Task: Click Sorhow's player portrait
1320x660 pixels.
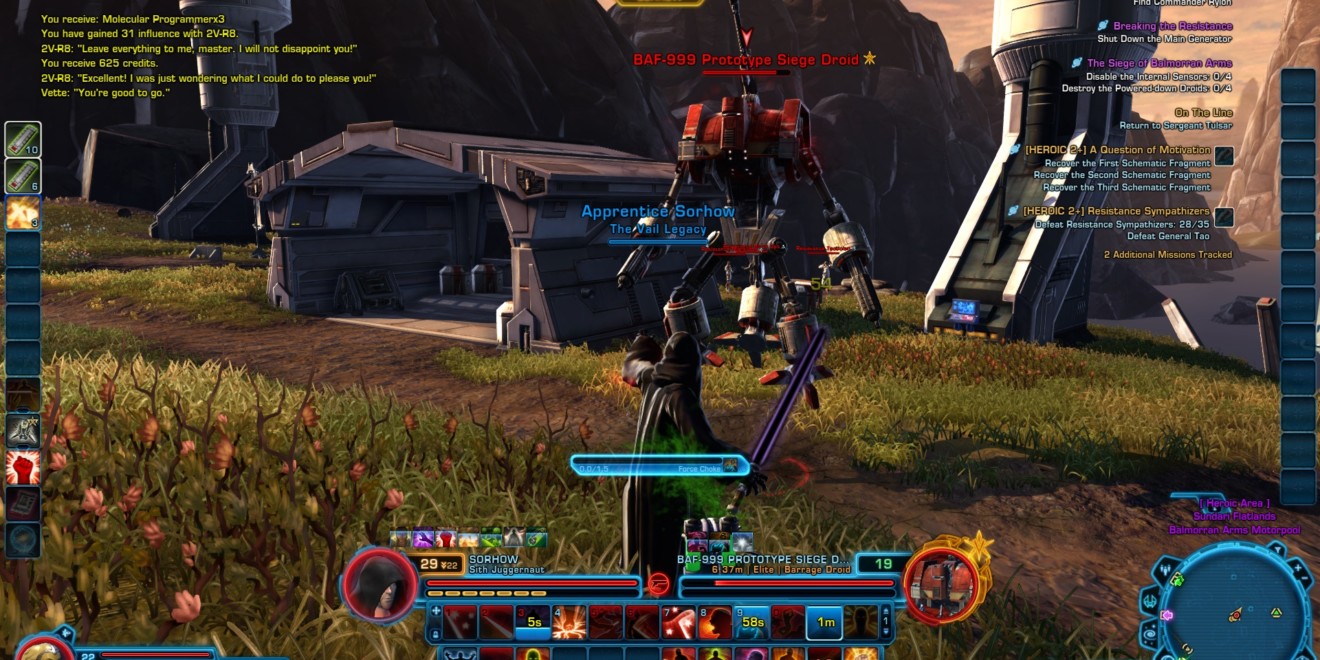Action: coord(379,584)
